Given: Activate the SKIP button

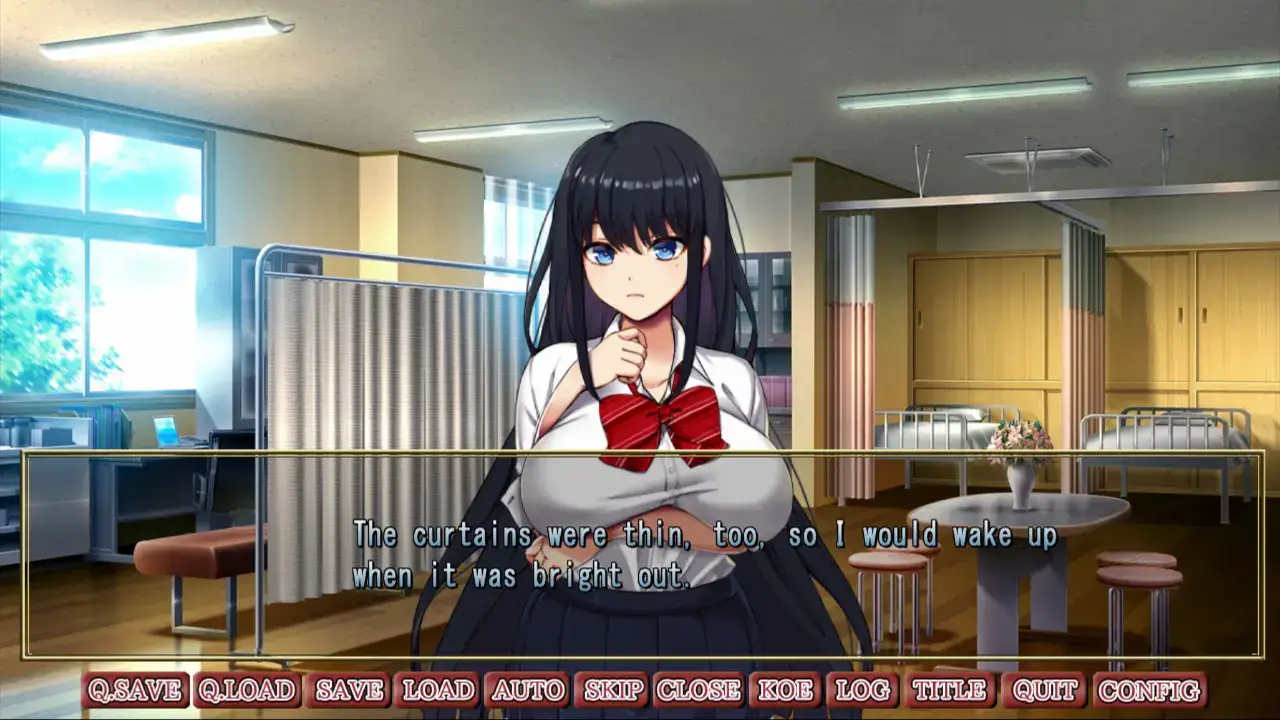Looking at the screenshot, I should tap(614, 690).
